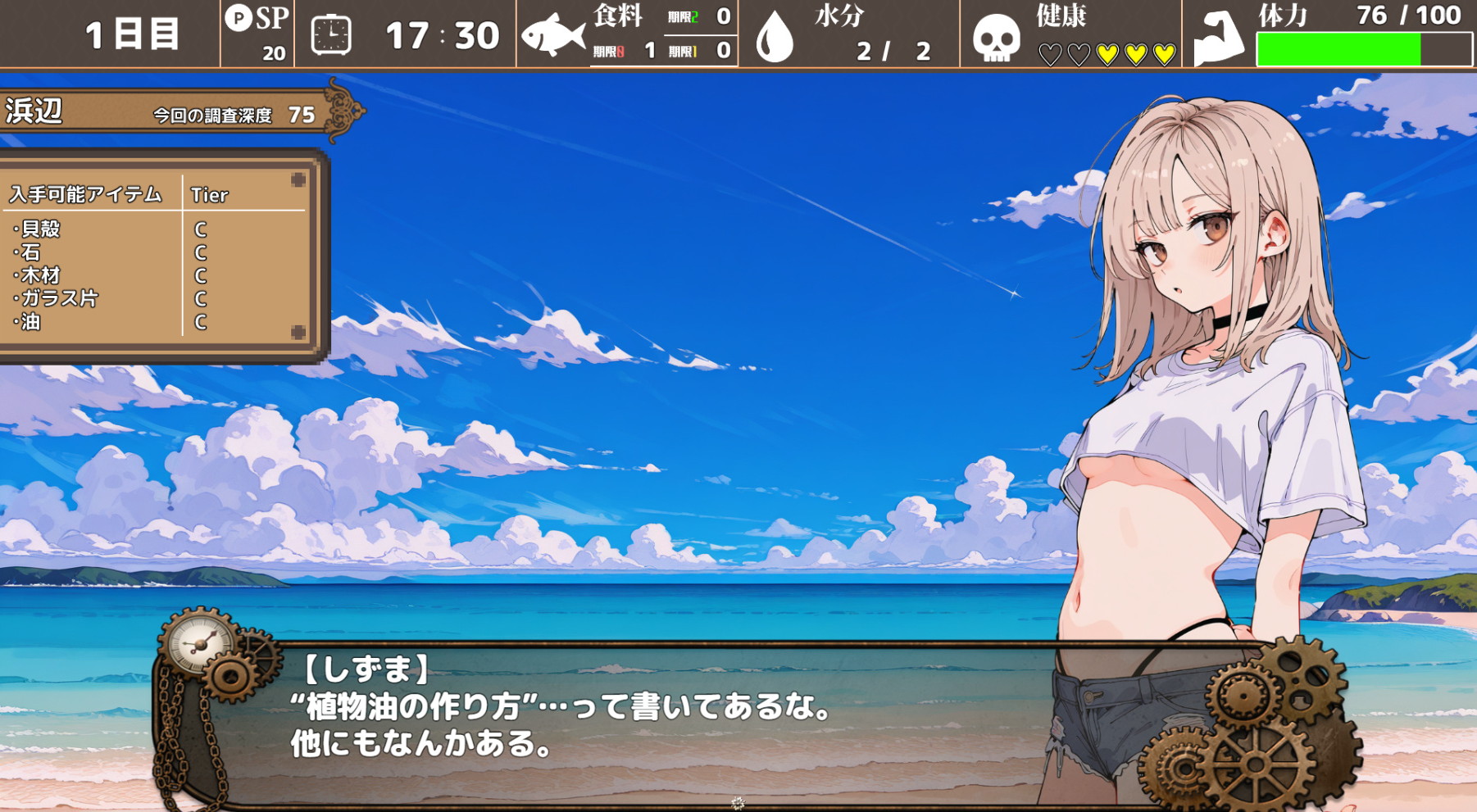Click the flexed arm stamina icon
1477x812 pixels.
pyautogui.click(x=1219, y=38)
